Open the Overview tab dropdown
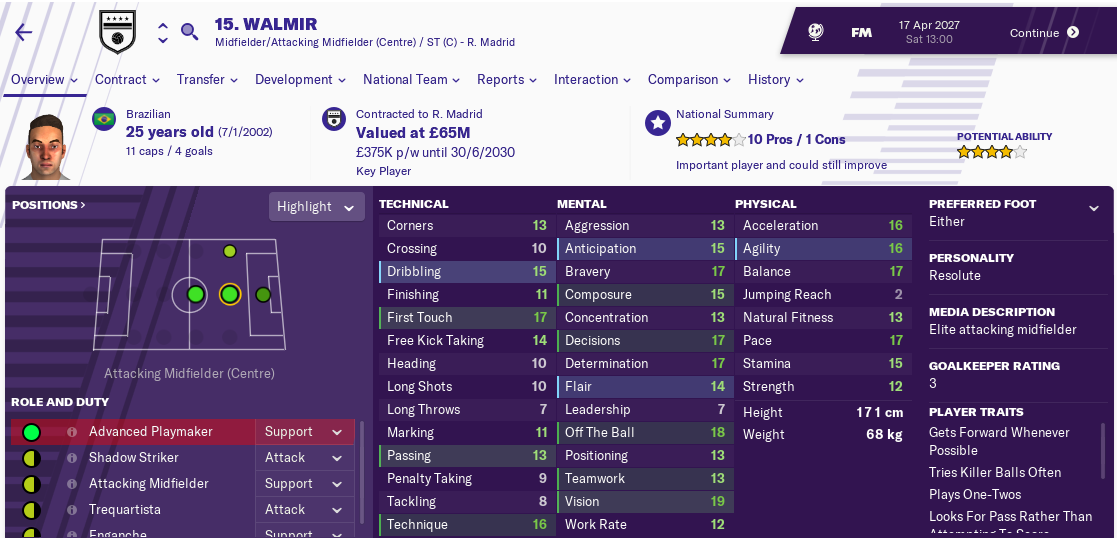The width and height of the screenshot is (1117, 538). pyautogui.click(x=45, y=80)
